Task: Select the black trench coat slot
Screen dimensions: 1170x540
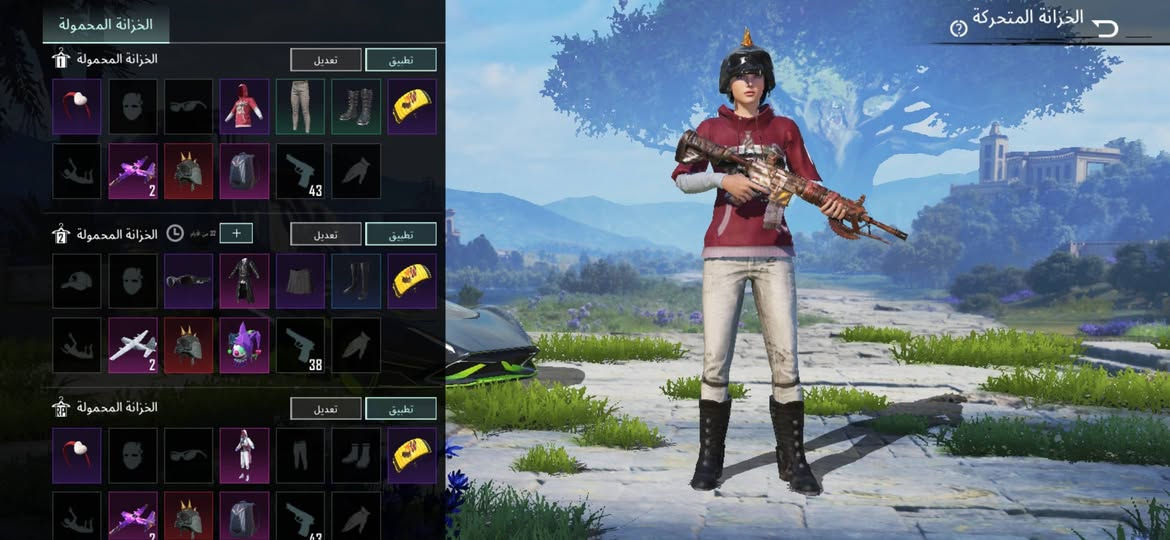Action: point(244,281)
